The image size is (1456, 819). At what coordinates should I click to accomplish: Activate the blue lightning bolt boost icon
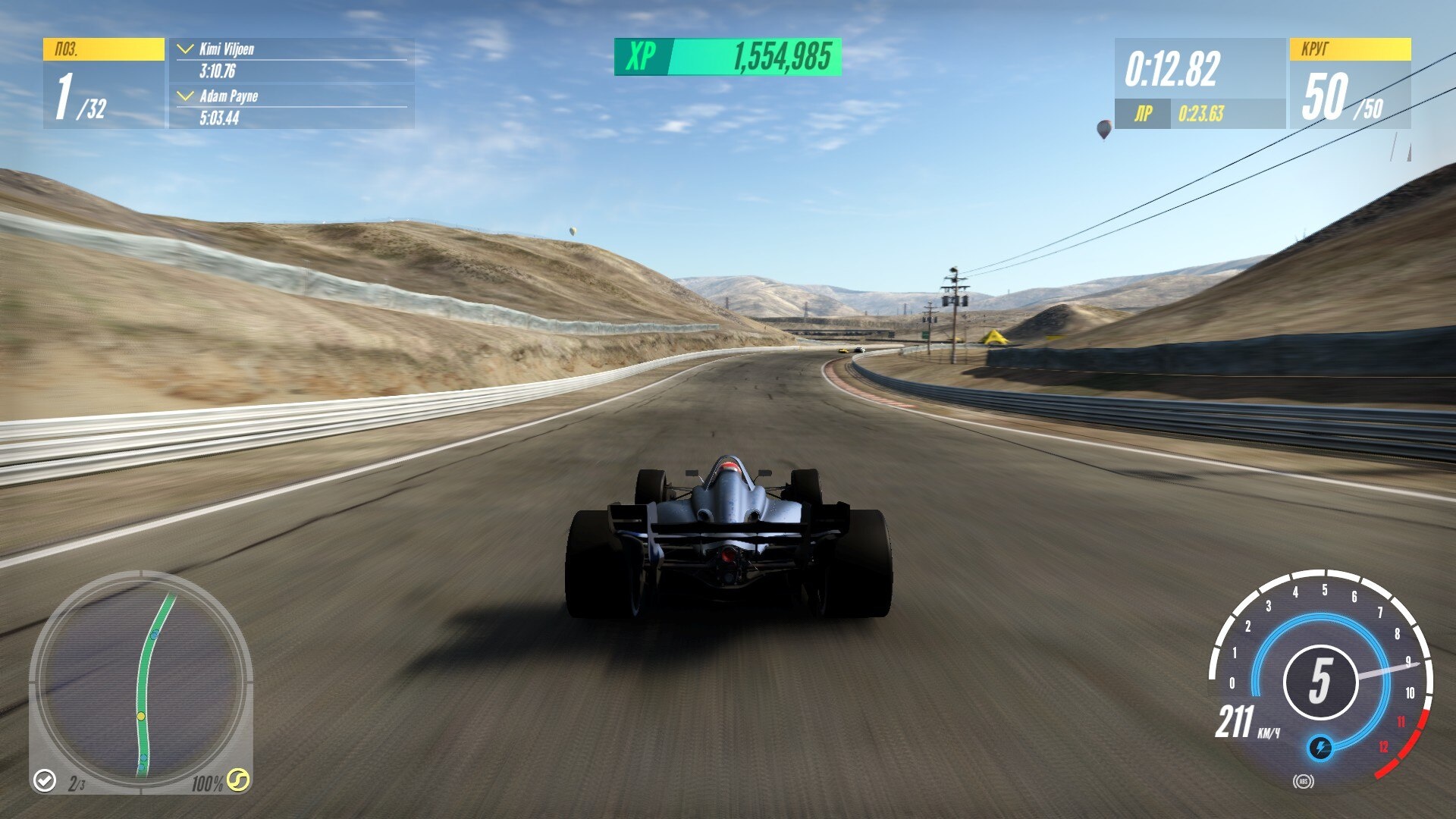[1319, 748]
